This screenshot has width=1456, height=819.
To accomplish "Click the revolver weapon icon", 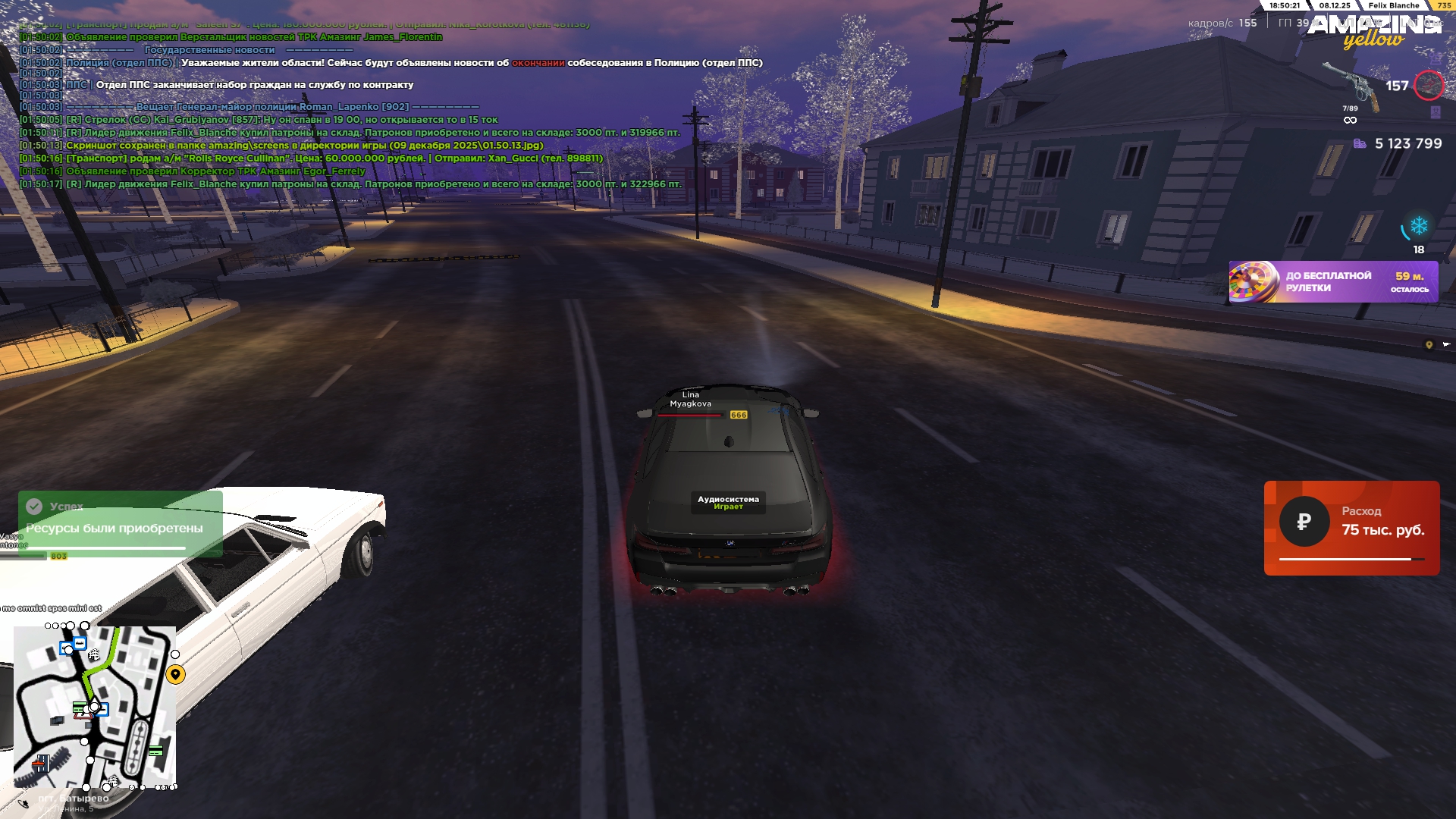I will click(x=1351, y=85).
